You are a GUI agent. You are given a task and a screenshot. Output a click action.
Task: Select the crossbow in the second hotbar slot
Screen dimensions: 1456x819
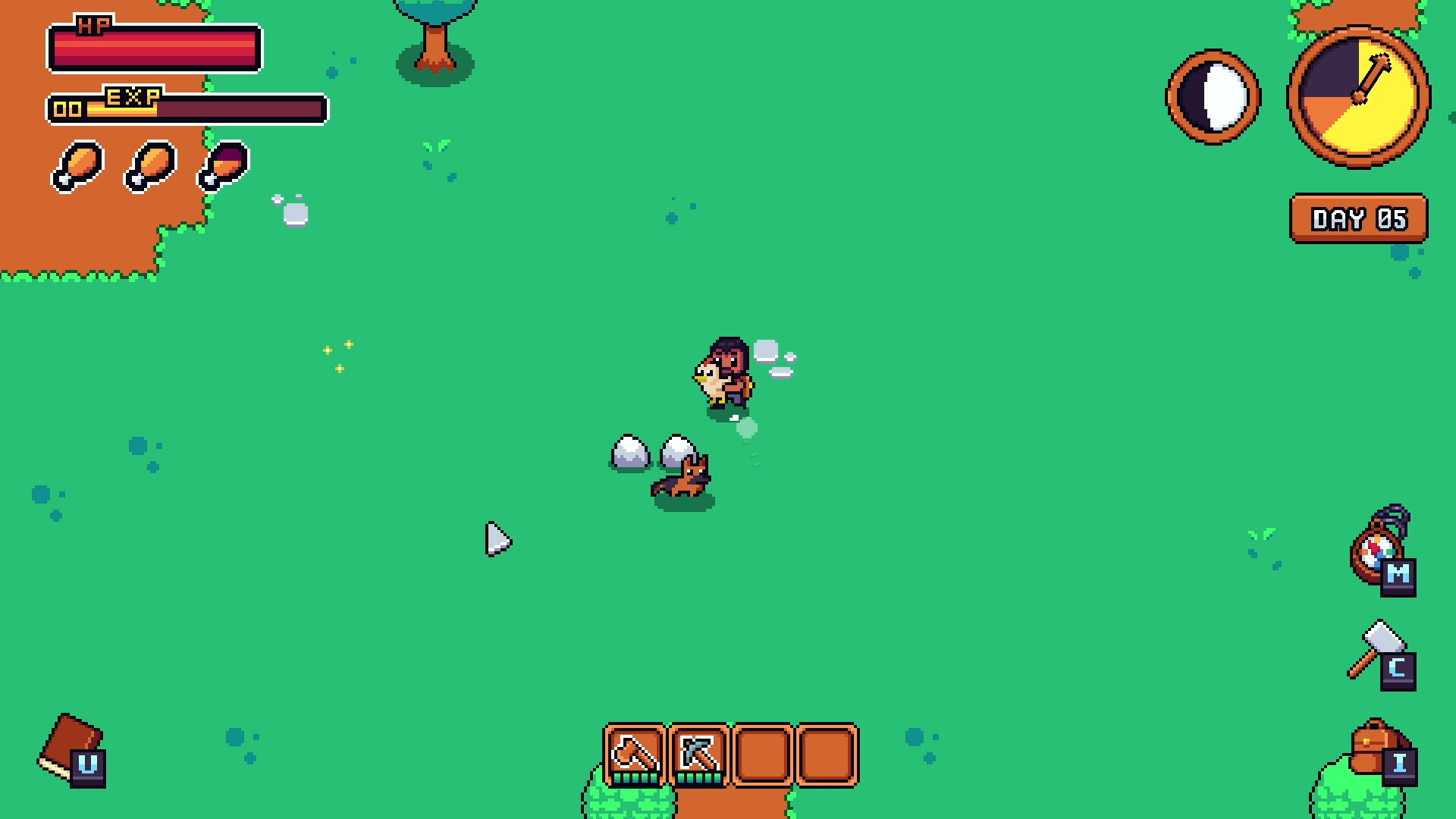point(698,753)
